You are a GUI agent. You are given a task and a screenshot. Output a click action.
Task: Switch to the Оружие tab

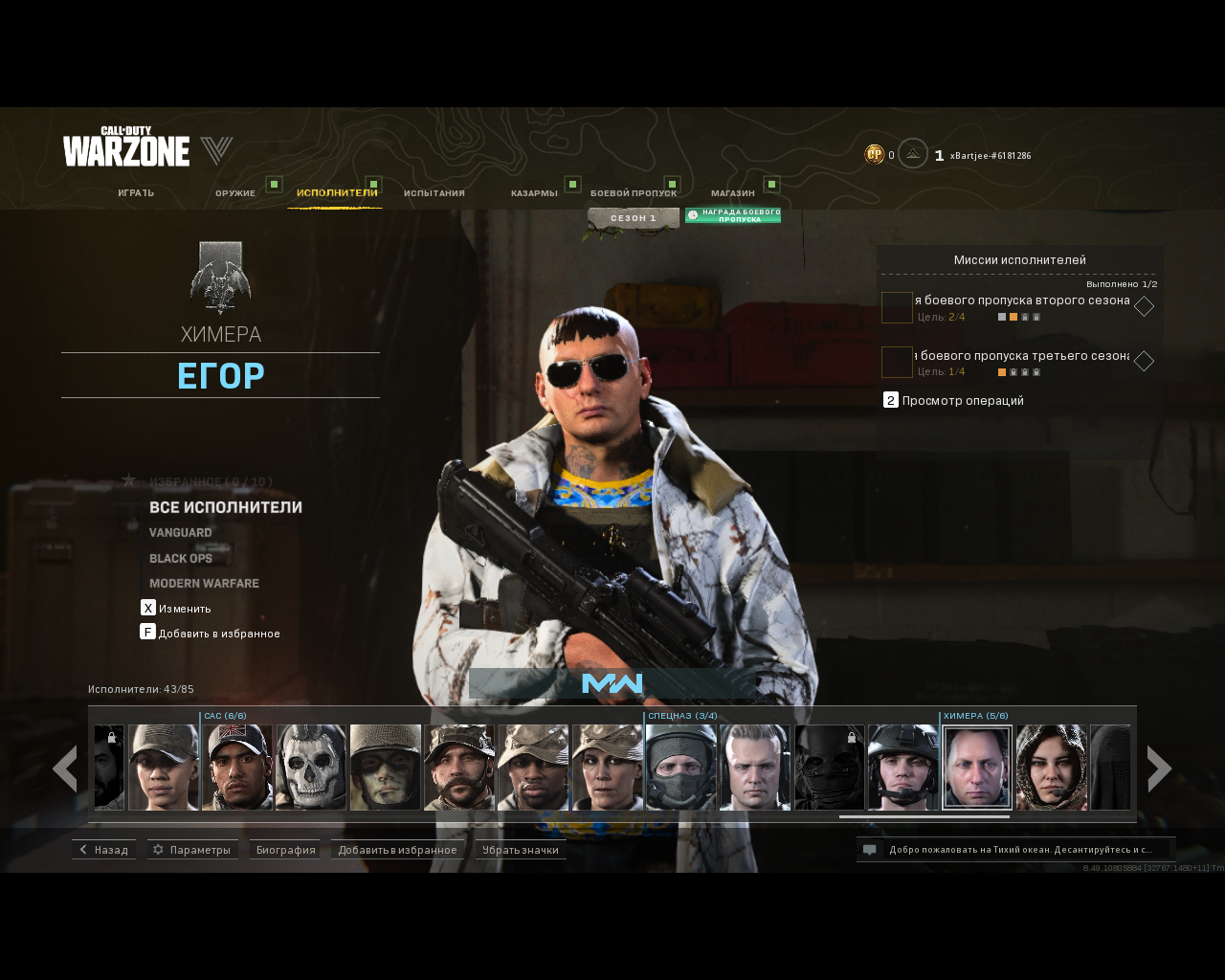[235, 193]
